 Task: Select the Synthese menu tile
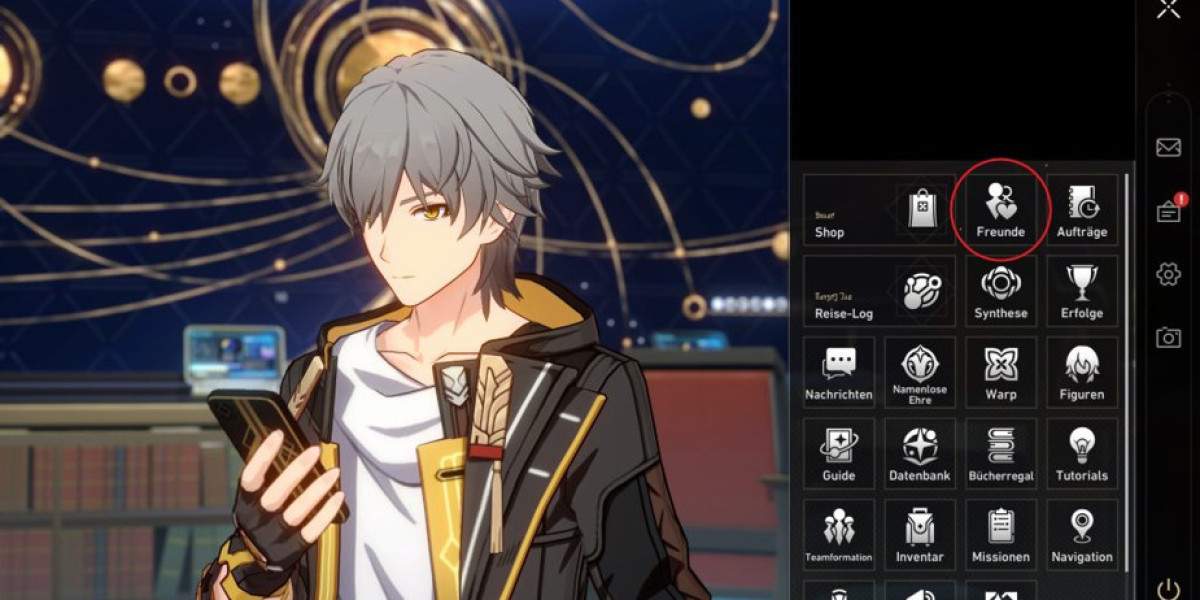click(x=1001, y=291)
